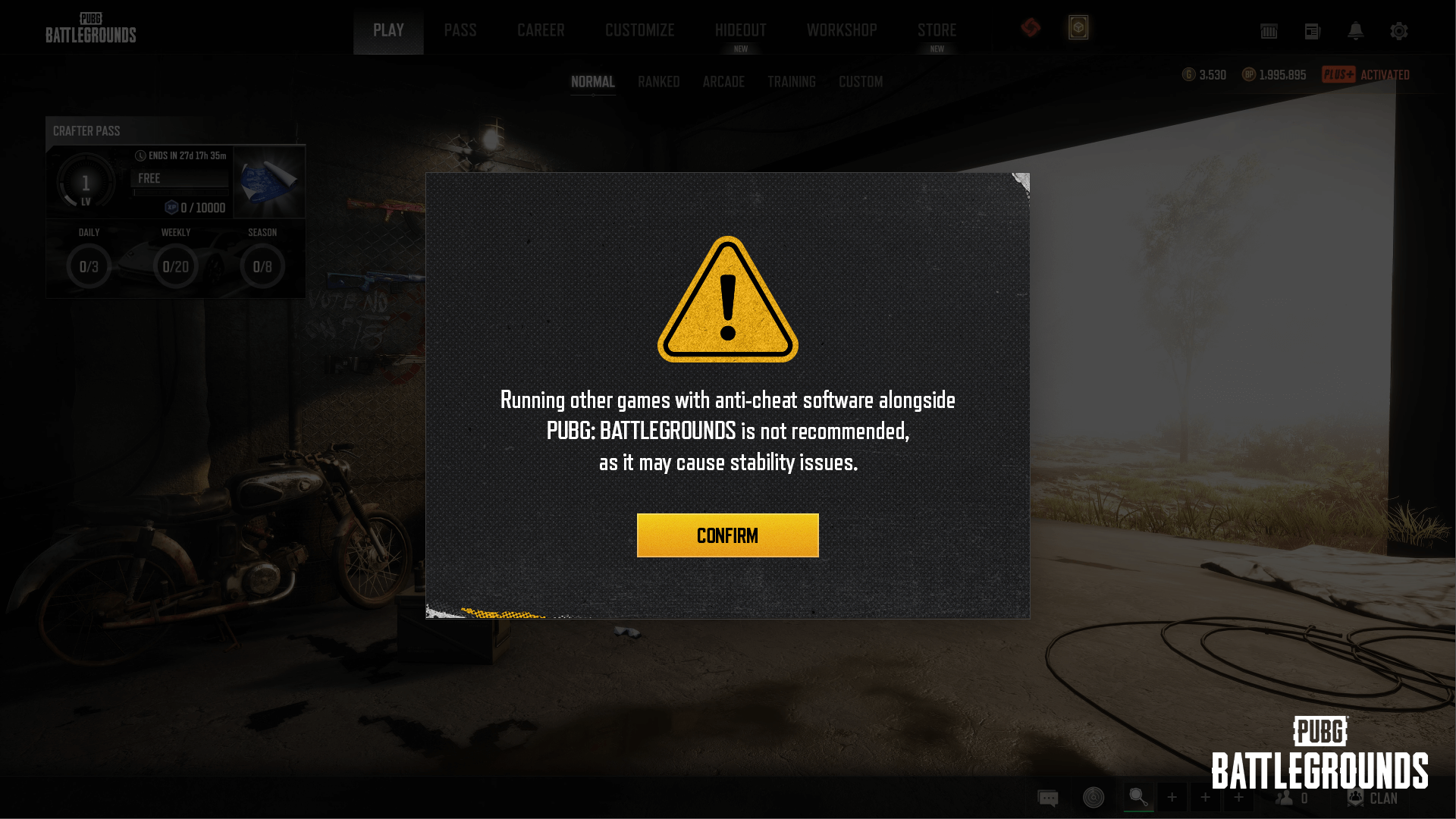This screenshot has height=819, width=1456.
Task: Switch to the RANKED tab
Action: [x=658, y=81]
